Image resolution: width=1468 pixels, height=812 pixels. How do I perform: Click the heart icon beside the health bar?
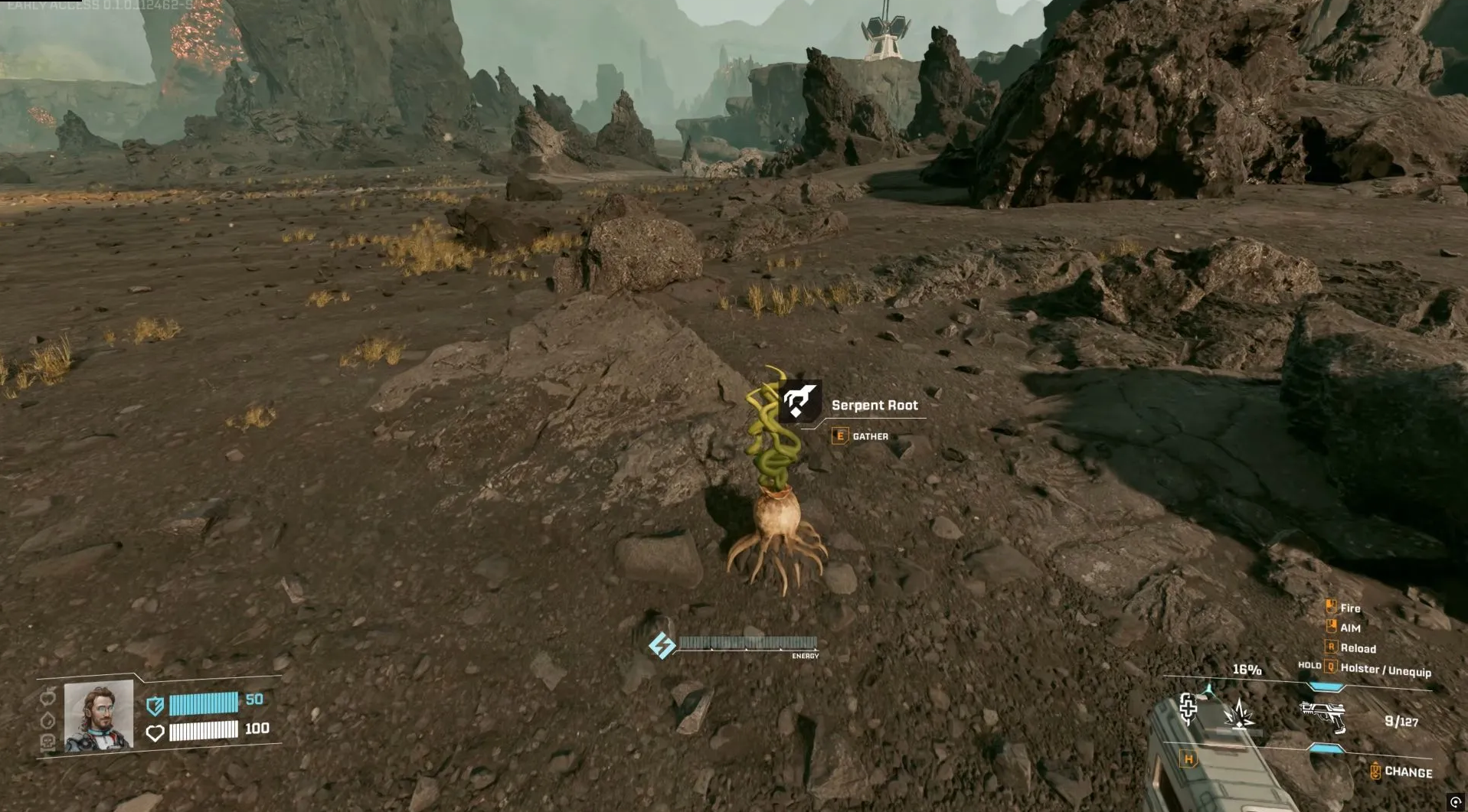tap(155, 732)
